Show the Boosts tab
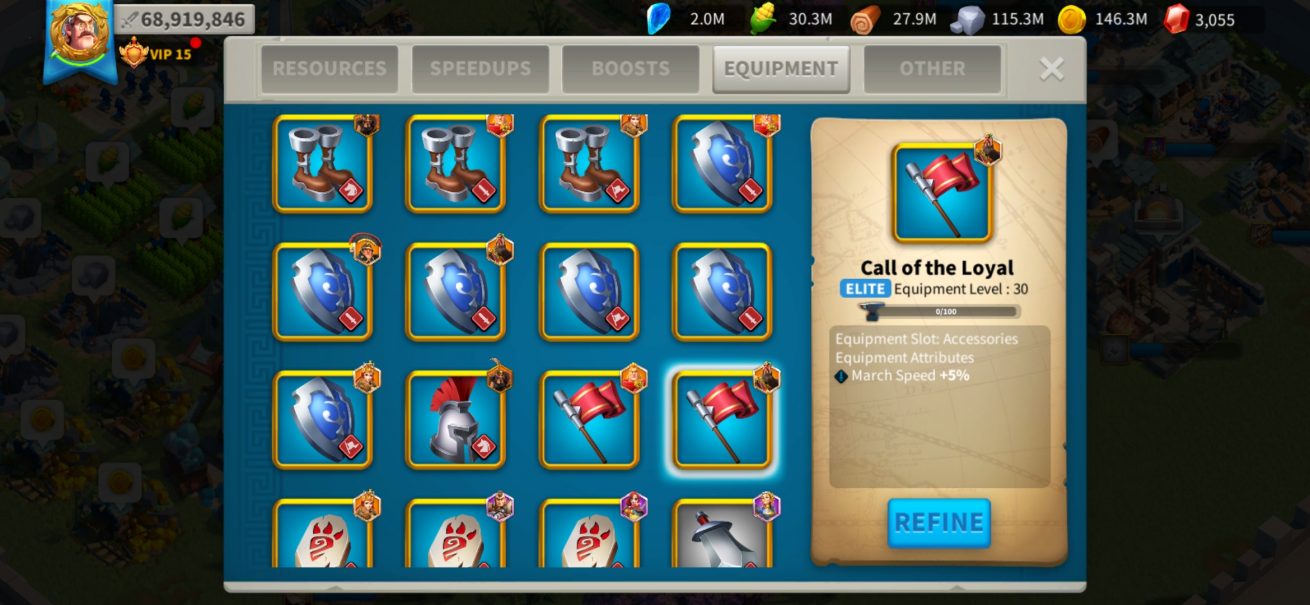This screenshot has height=605, width=1310. [x=630, y=69]
